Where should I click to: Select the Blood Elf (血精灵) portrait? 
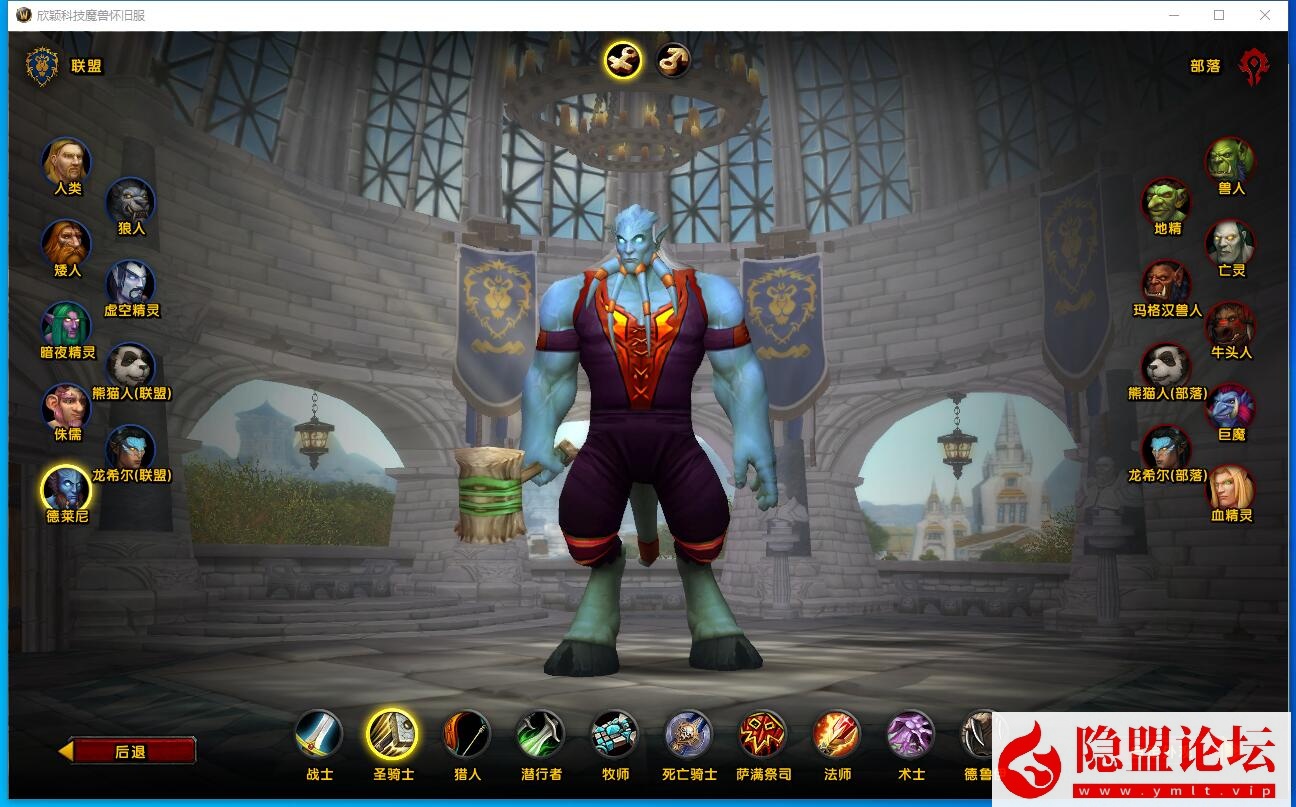pyautogui.click(x=1230, y=490)
